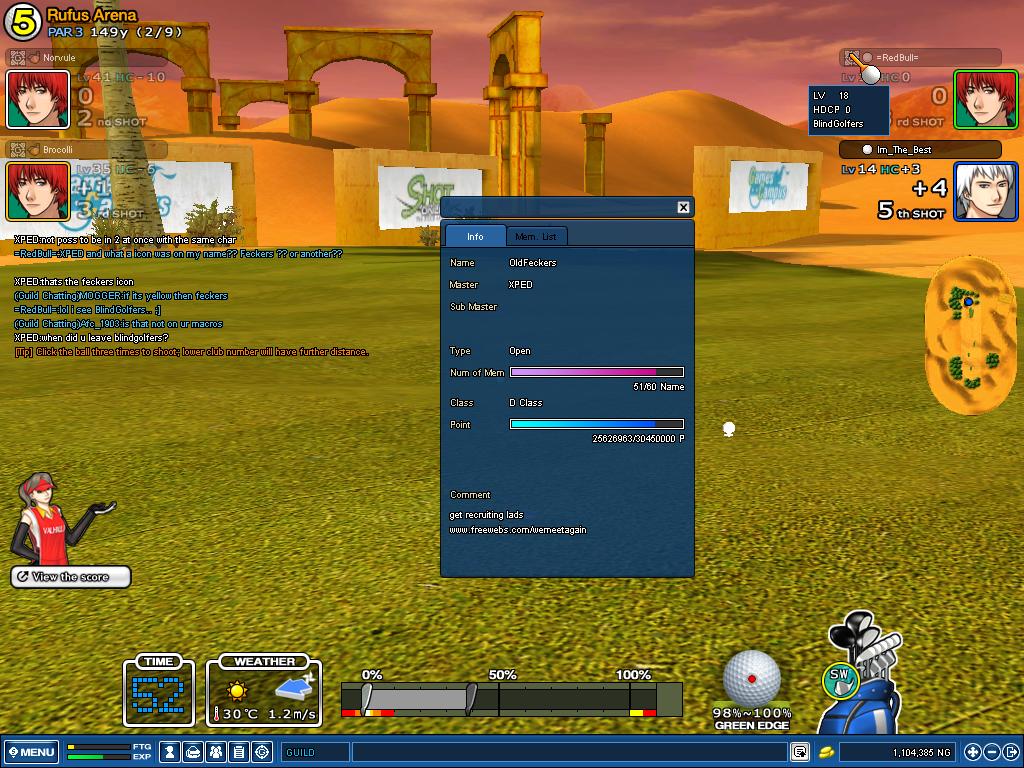Click the shot power gauge bar
Viewport: 1024px width, 768px height.
(x=511, y=698)
